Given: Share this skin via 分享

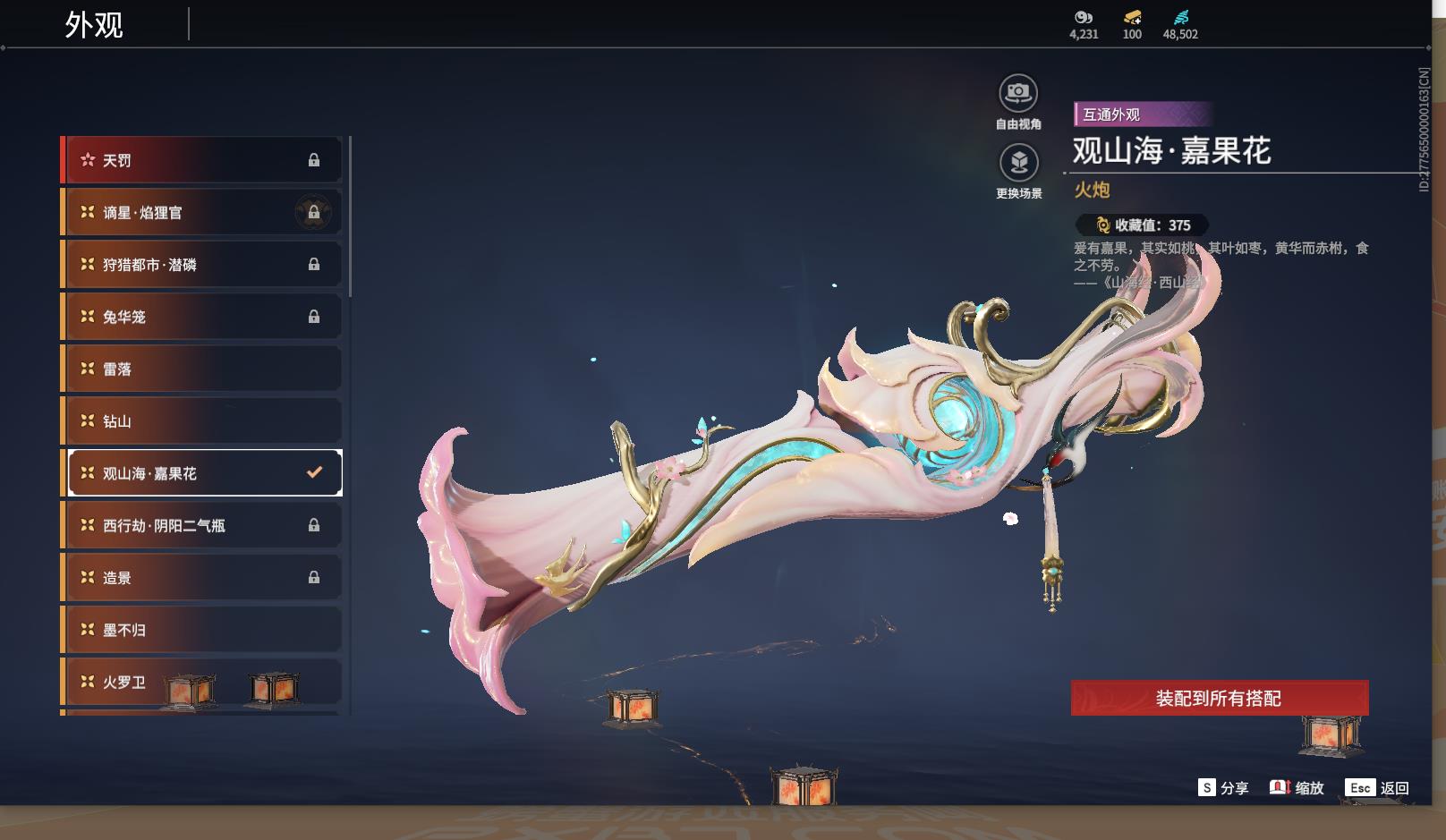Looking at the screenshot, I should point(1222,788).
